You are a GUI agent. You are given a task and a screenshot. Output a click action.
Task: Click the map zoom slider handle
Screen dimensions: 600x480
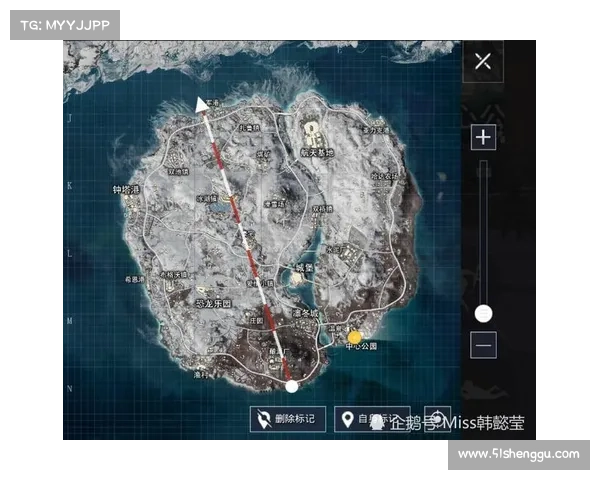tap(483, 313)
